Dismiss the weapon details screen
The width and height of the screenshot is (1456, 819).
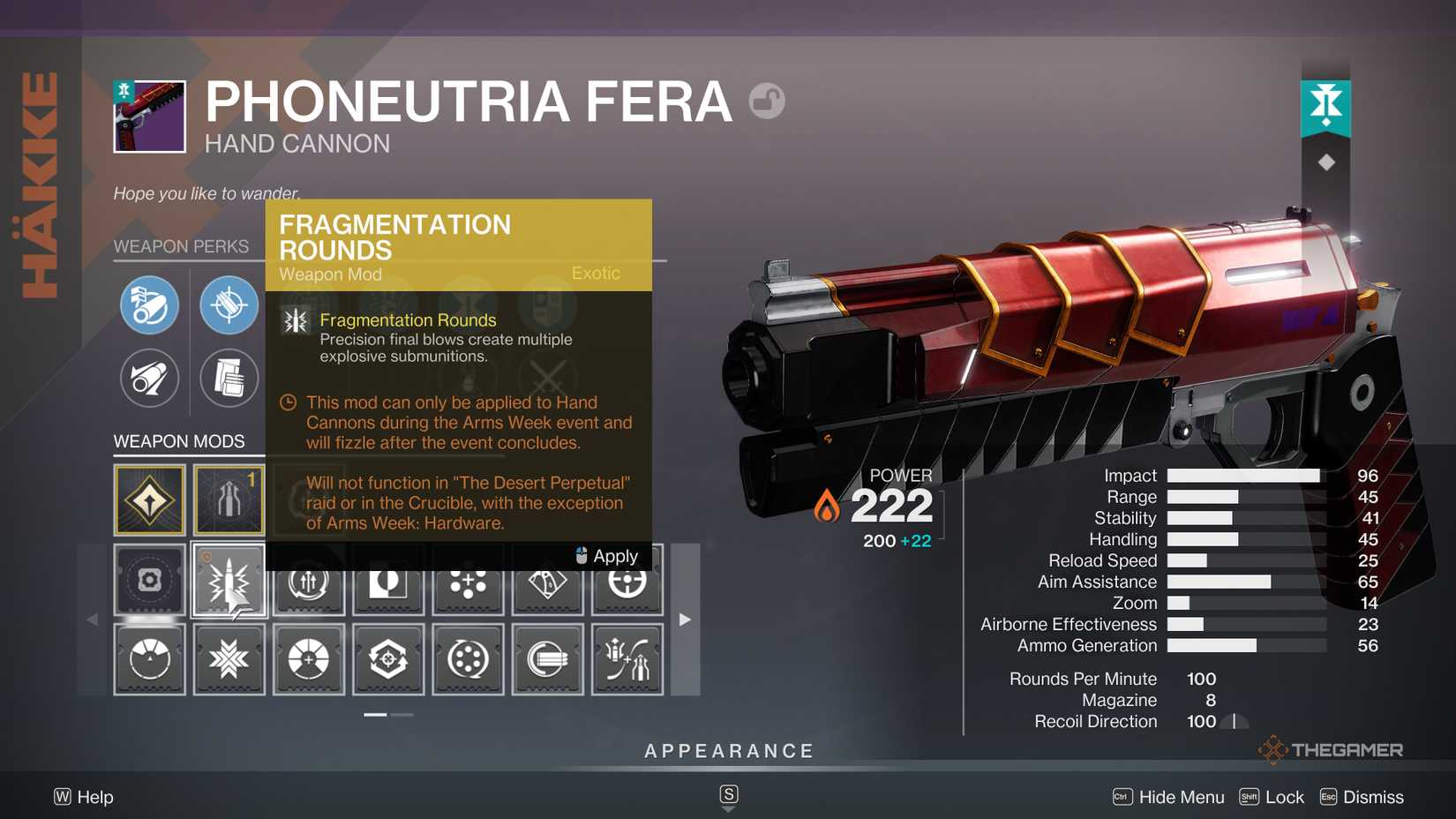point(1372,797)
